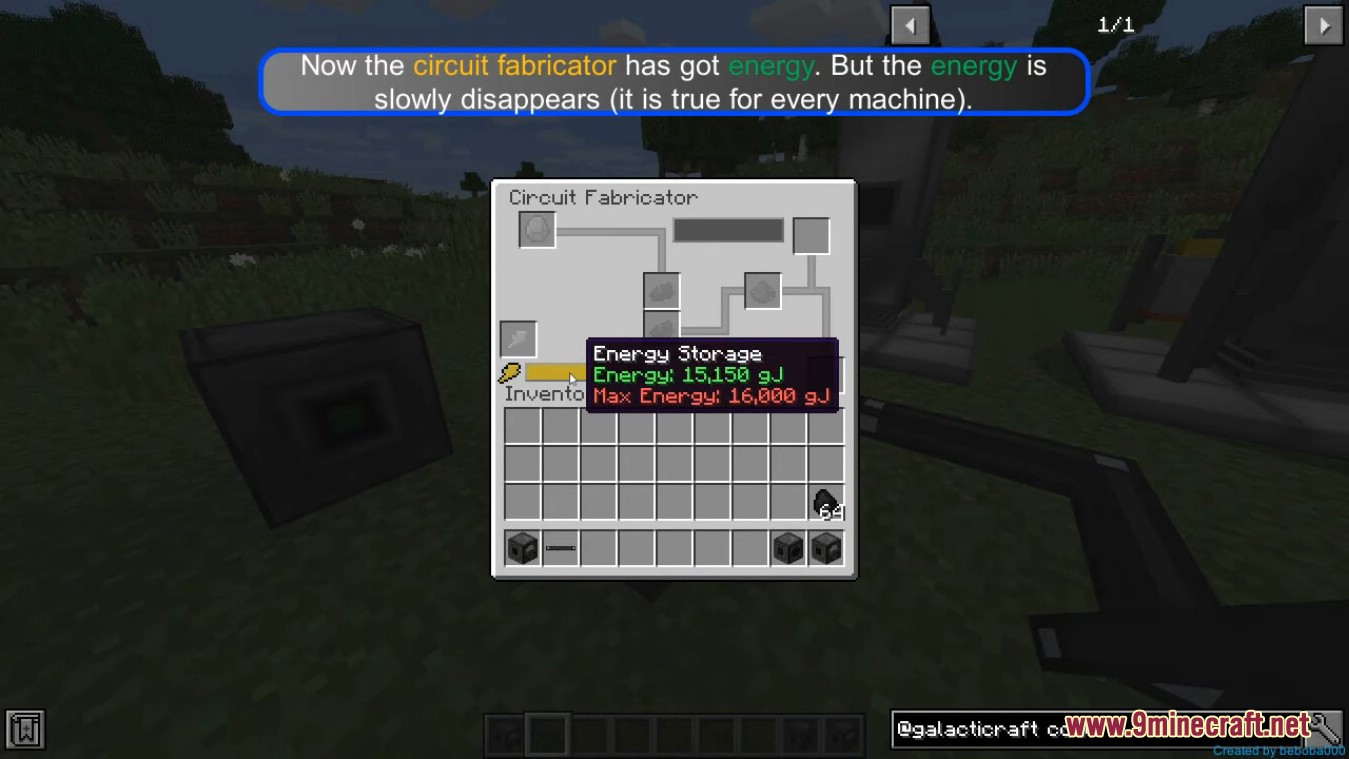The image size is (1349, 759).
Task: Click the output slot of the Circuit Fabricator
Action: tap(811, 235)
